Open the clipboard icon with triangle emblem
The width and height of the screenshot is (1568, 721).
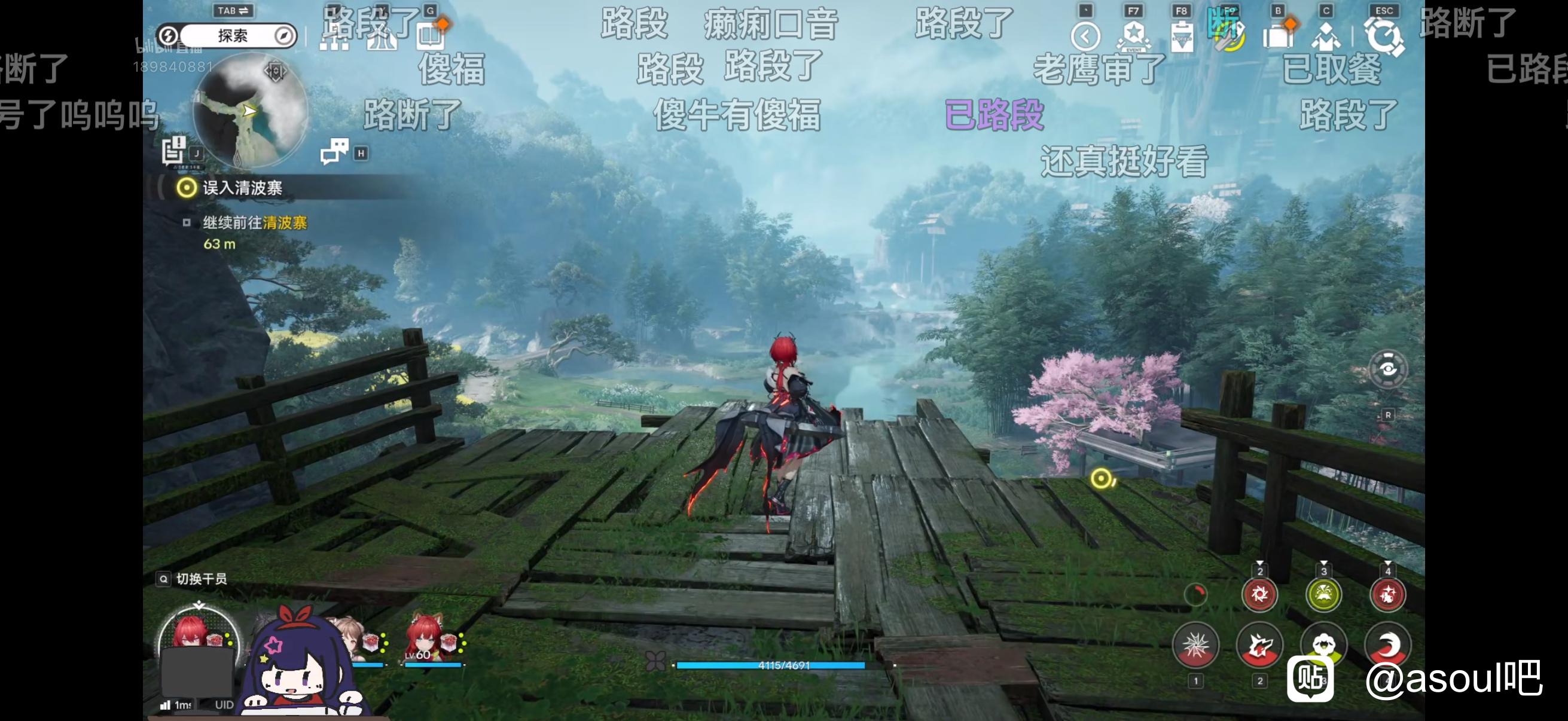[x=1182, y=36]
